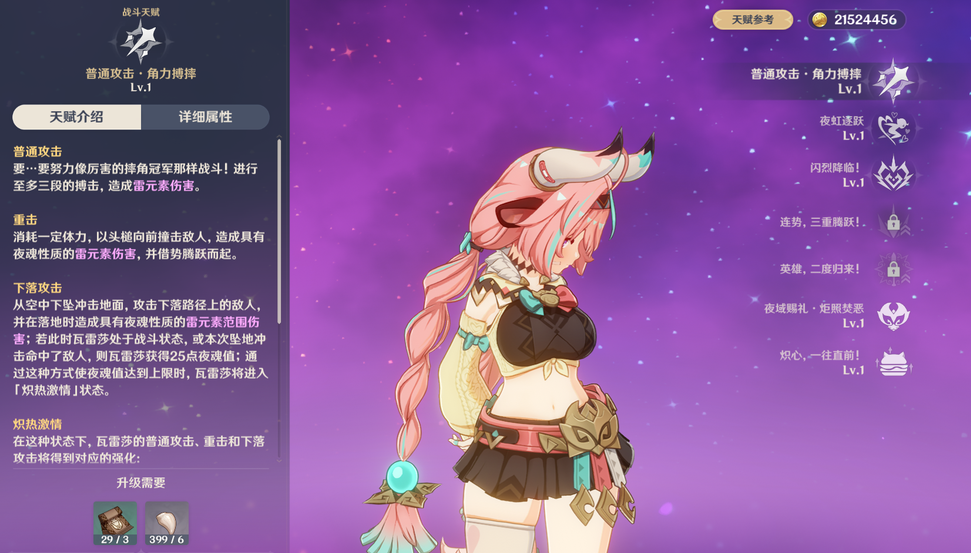971x553 pixels.
Task: Select the 普通攻击·角力搏摔 talent icon
Action: pyautogui.click(x=892, y=81)
